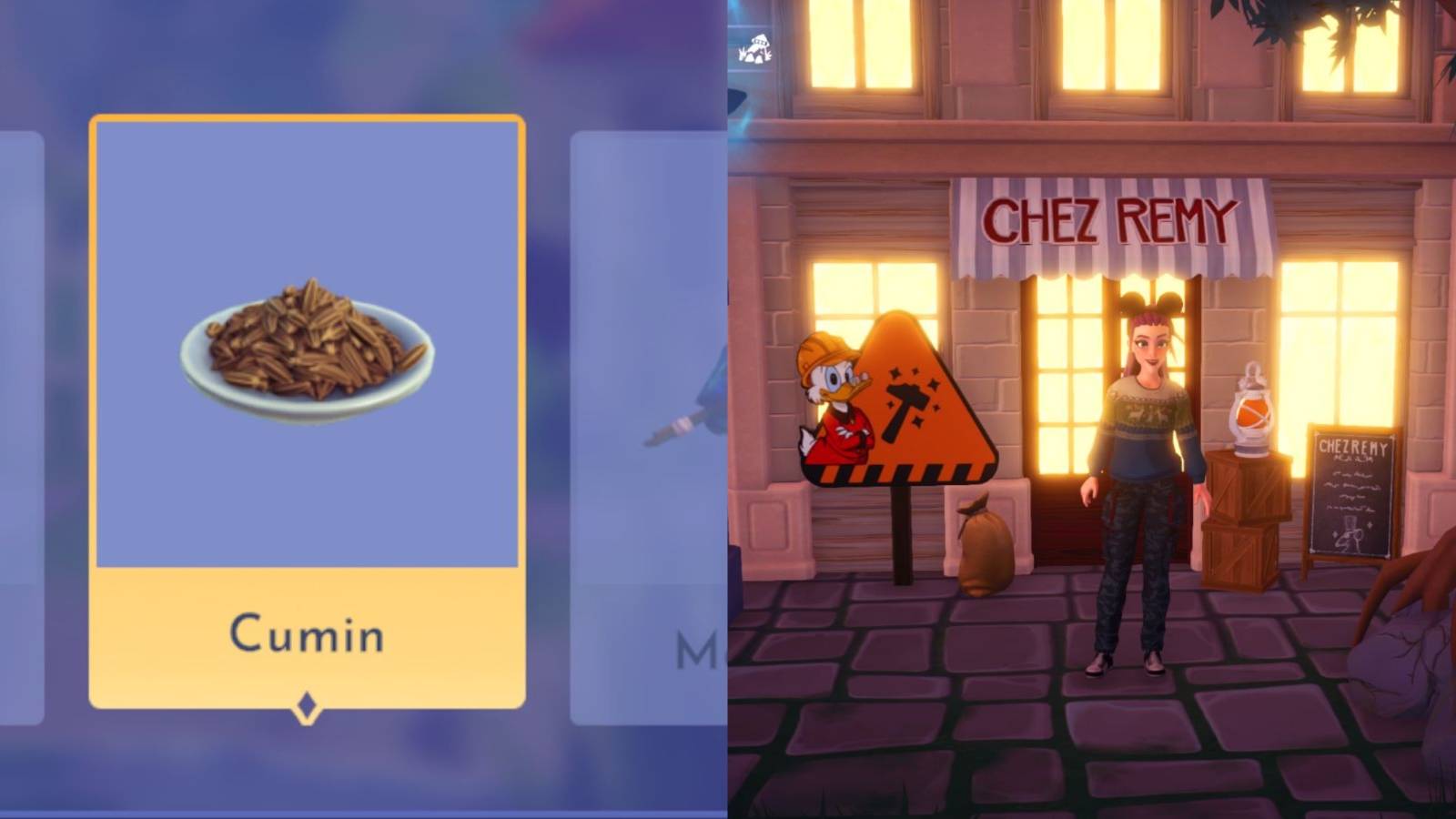Click the CHEZ REMY sign text
The width and height of the screenshot is (1456, 819).
tap(1108, 218)
